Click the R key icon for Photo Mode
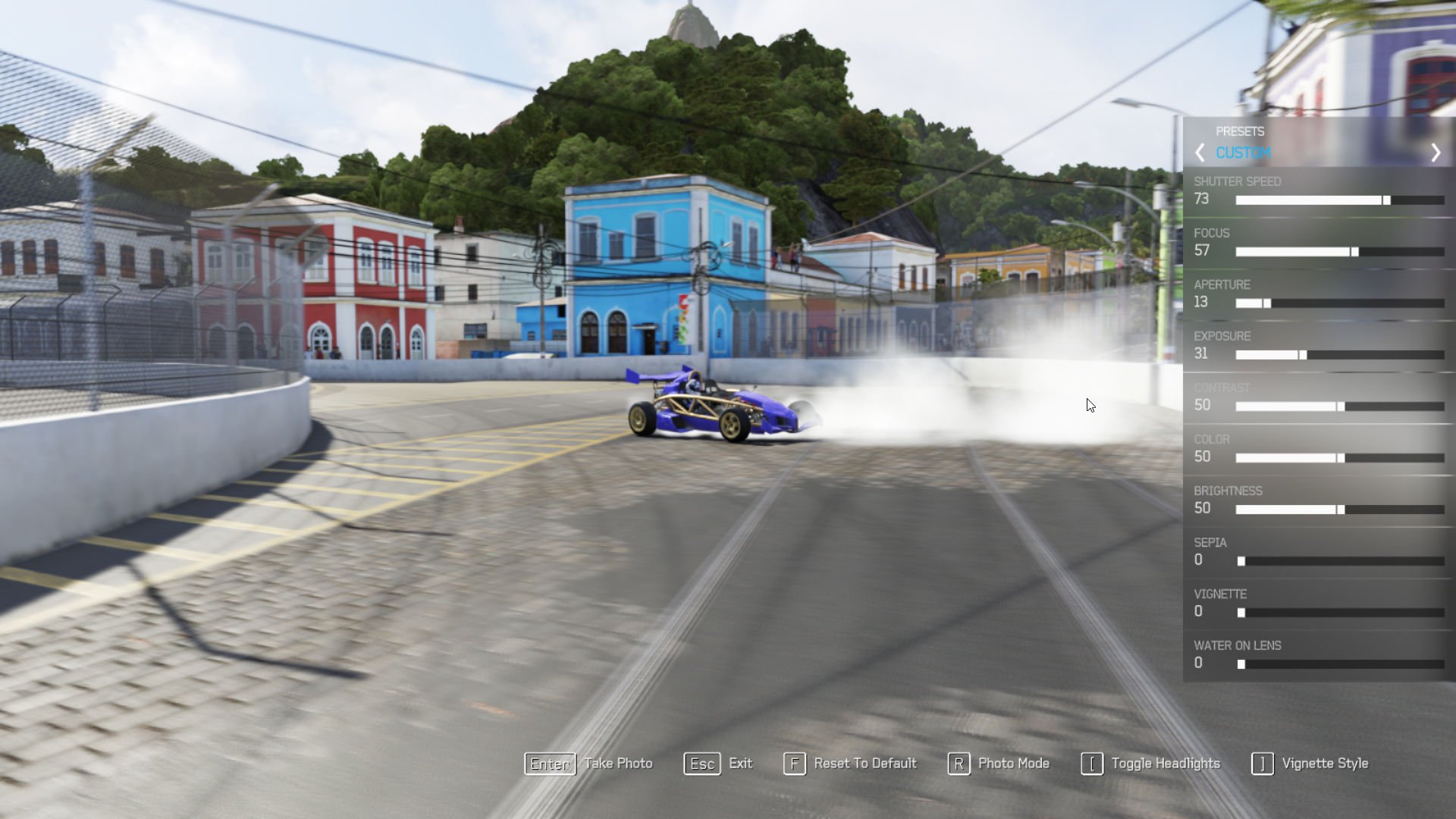1456x819 pixels. (959, 764)
